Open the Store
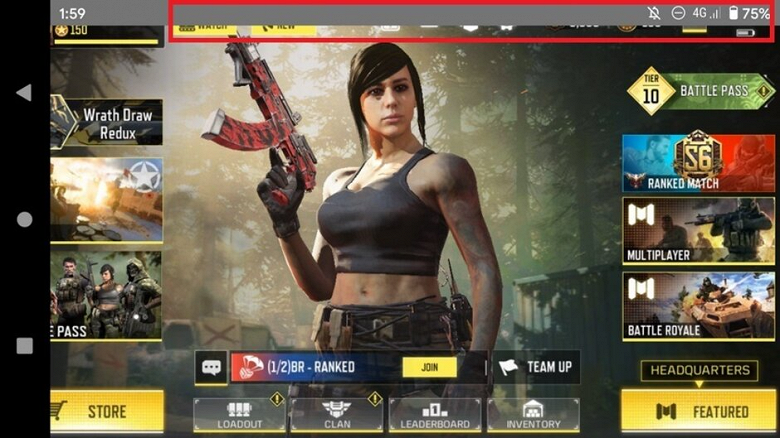 (106, 411)
